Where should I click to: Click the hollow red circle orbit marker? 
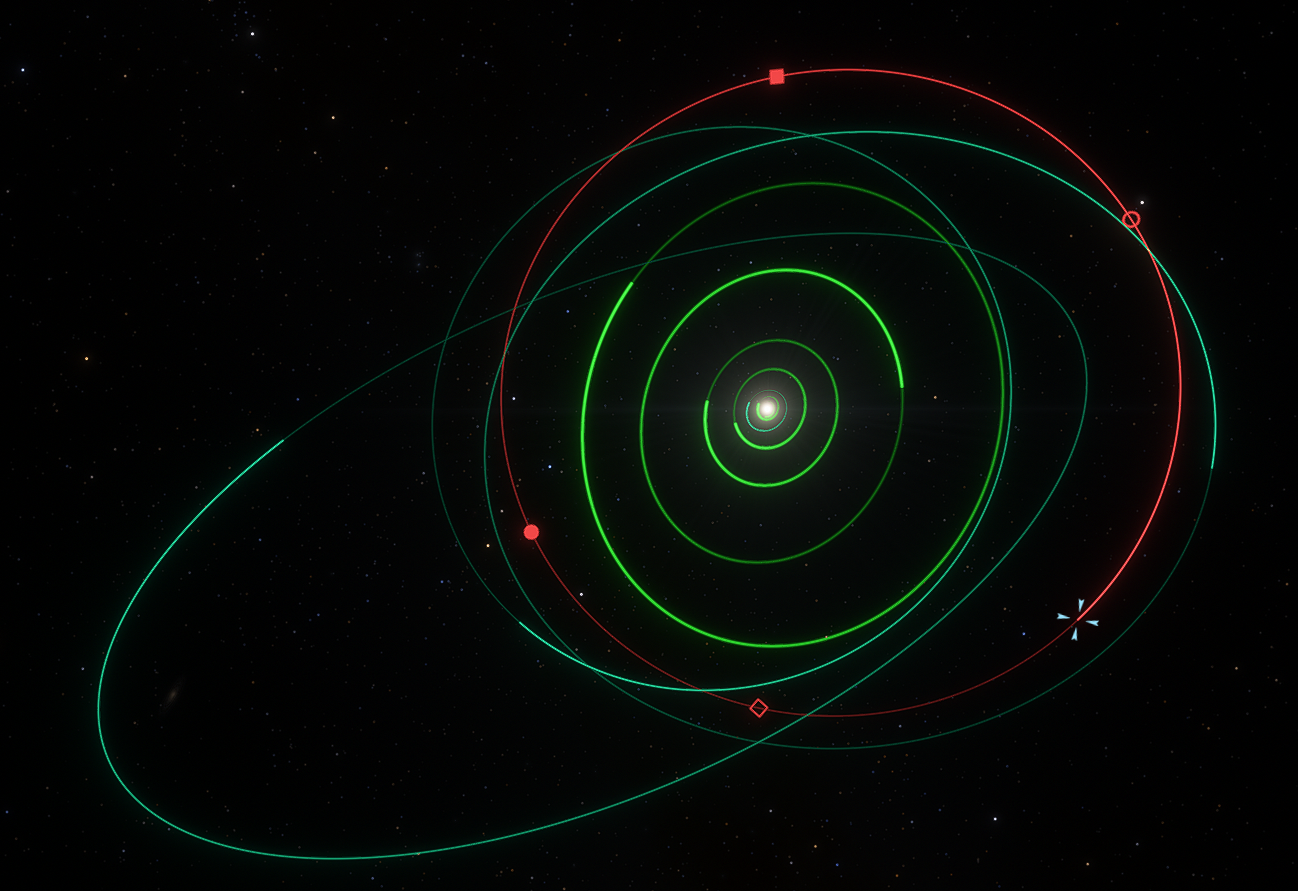pyautogui.click(x=1131, y=219)
